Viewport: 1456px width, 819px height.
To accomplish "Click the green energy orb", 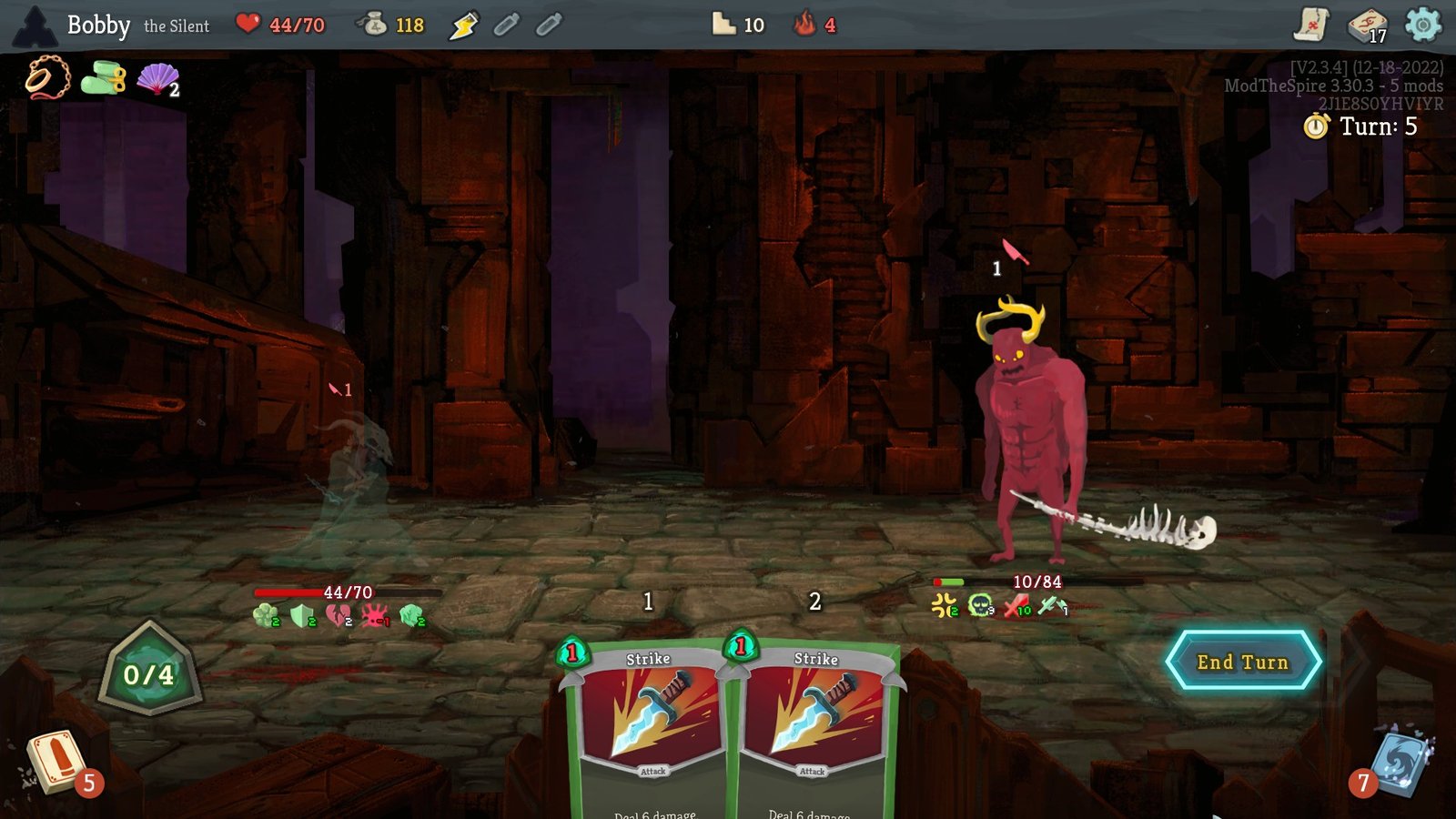I will click(x=148, y=674).
